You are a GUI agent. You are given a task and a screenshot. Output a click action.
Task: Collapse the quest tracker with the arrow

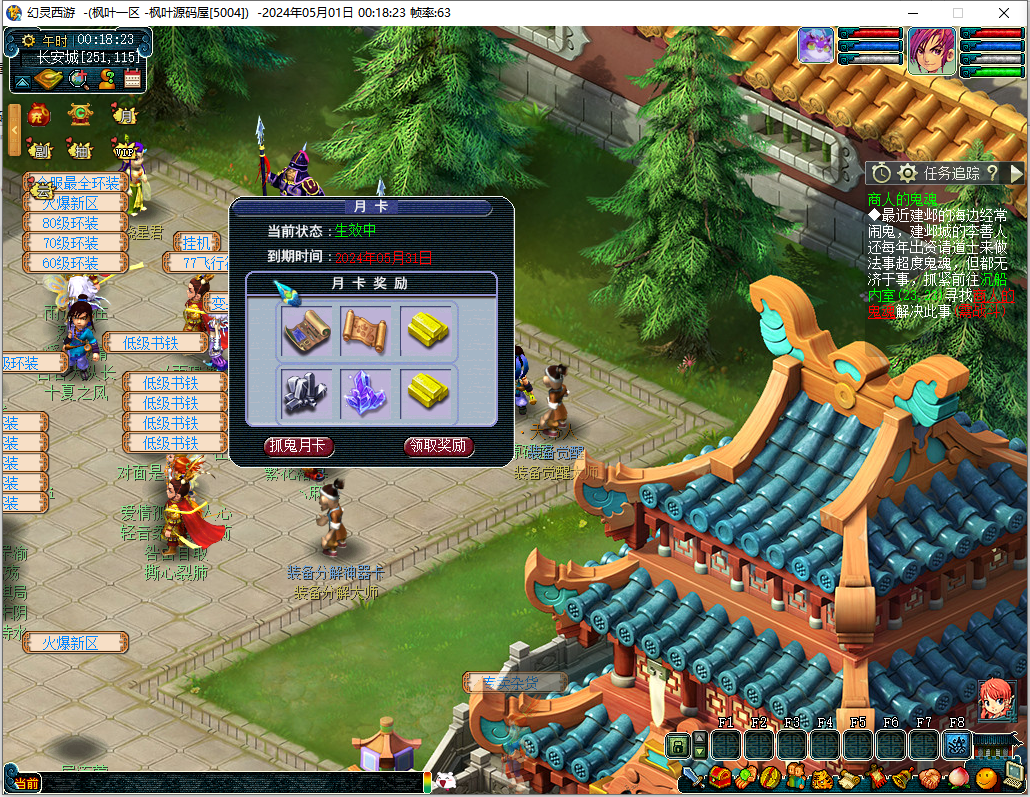[x=1016, y=173]
